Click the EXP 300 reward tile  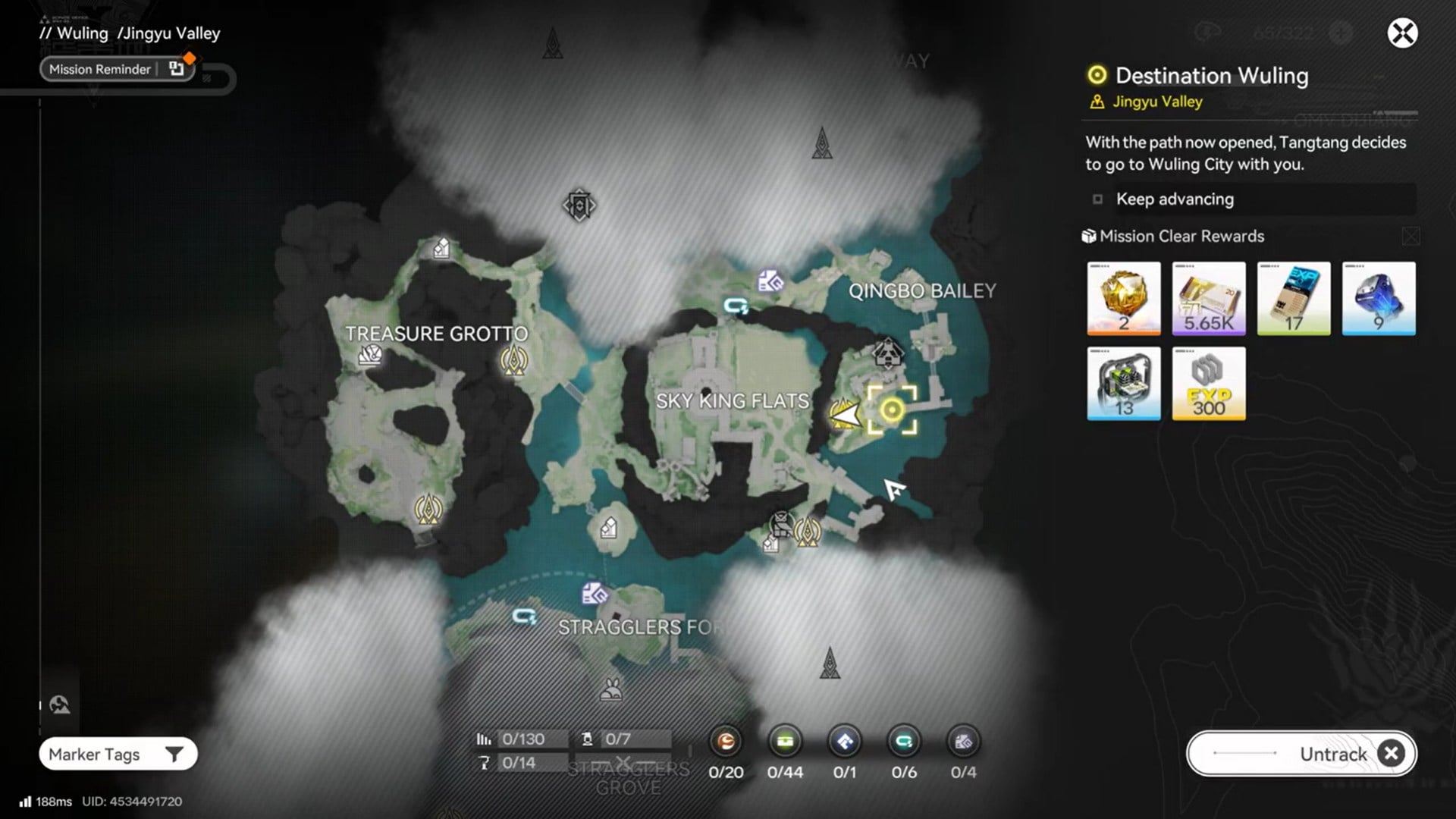[1208, 384]
